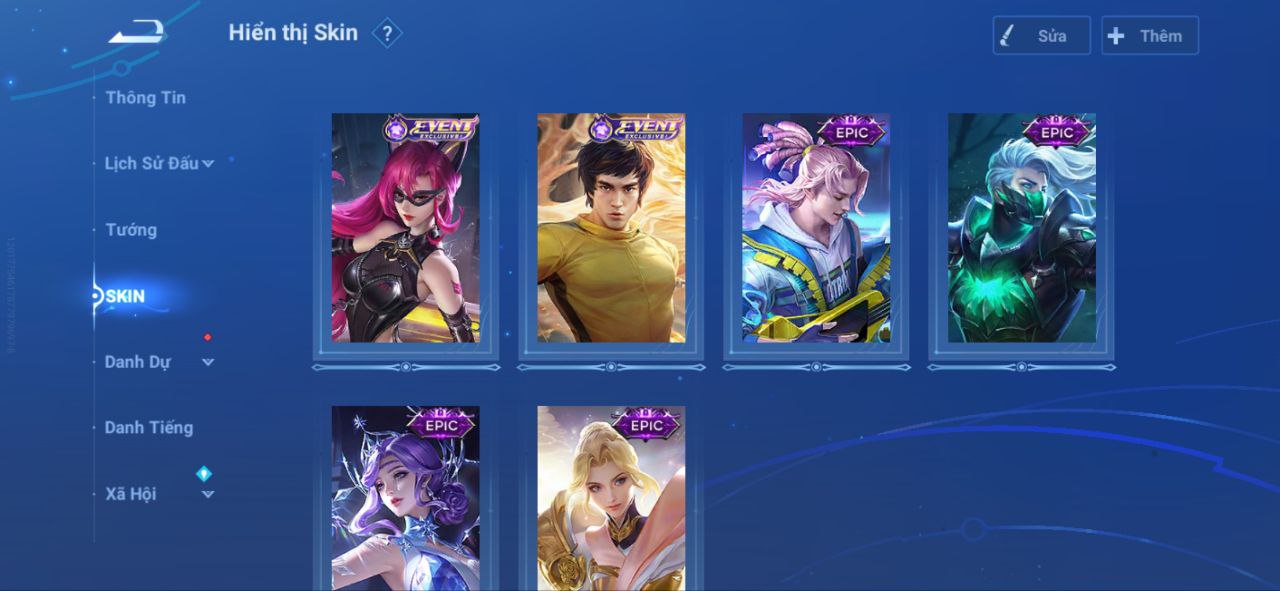Viewport: 1280px width, 591px height.
Task: Open the purple-haired crystal girl skin card
Action: (x=406, y=498)
